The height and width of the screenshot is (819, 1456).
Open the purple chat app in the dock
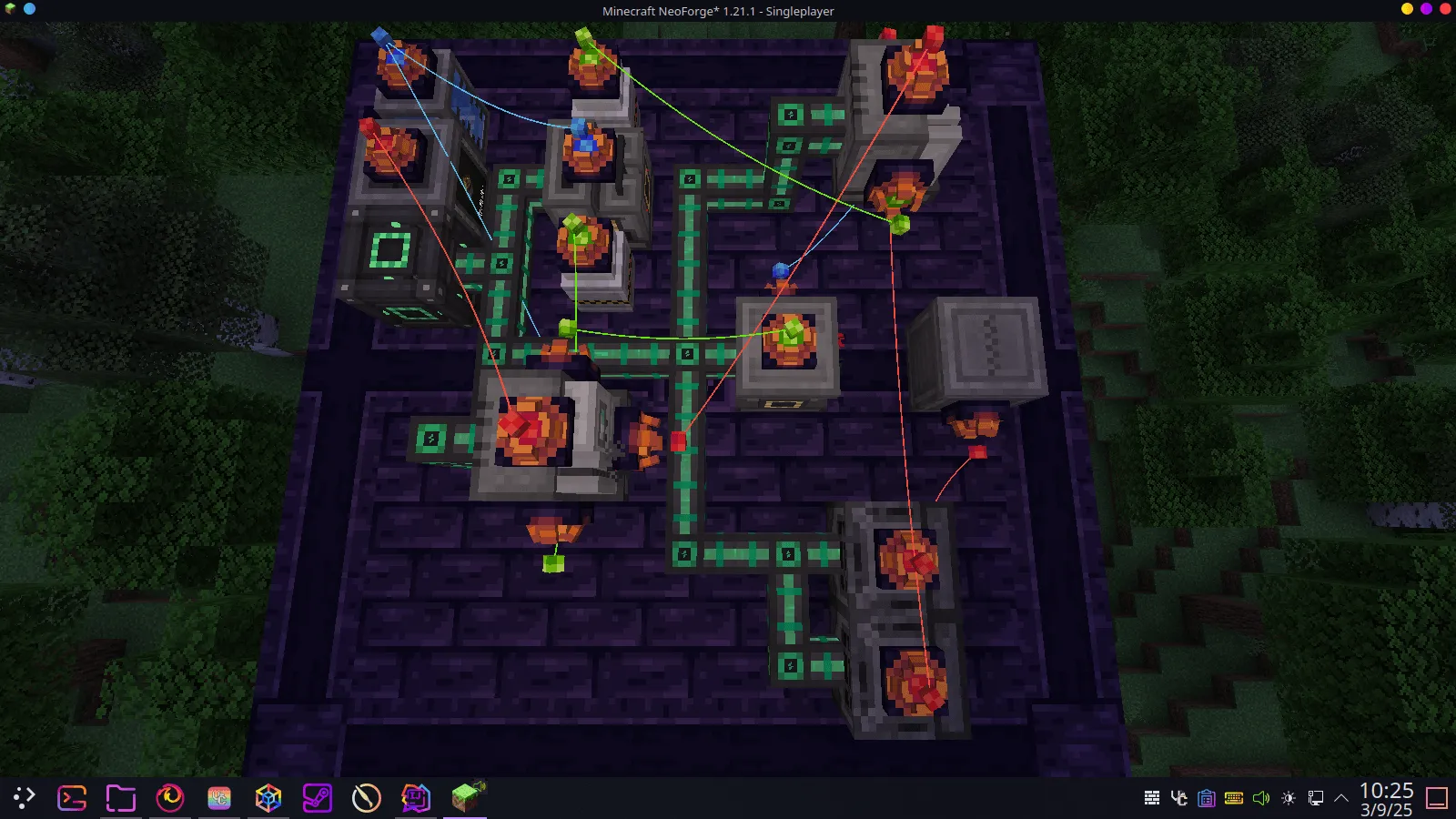click(414, 798)
